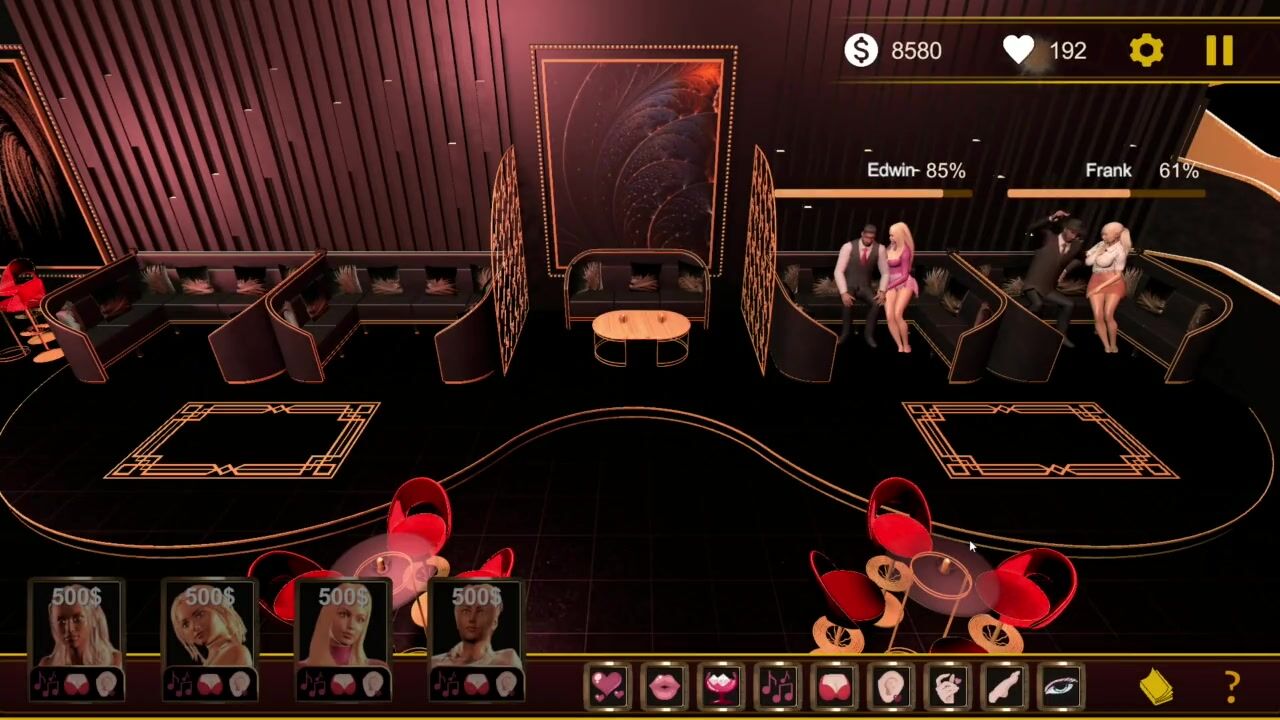Show help with the question mark
Viewport: 1280px width, 720px height.
[x=1232, y=687]
